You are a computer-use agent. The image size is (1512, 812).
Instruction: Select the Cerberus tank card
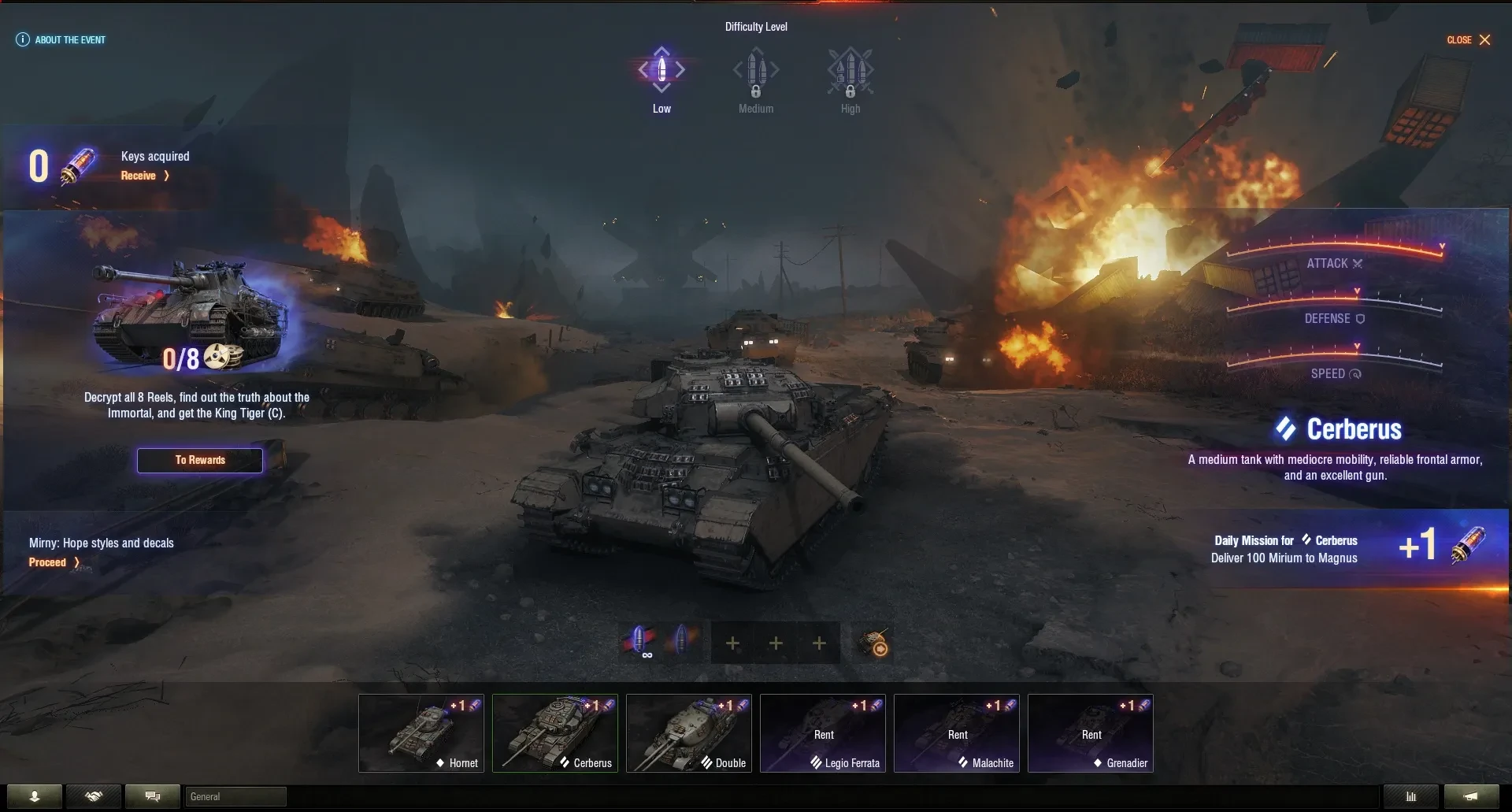click(555, 733)
